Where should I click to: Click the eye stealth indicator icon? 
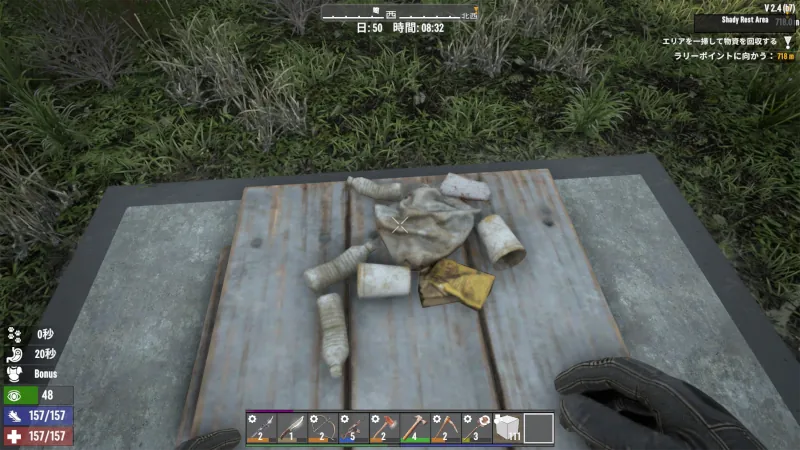point(15,395)
